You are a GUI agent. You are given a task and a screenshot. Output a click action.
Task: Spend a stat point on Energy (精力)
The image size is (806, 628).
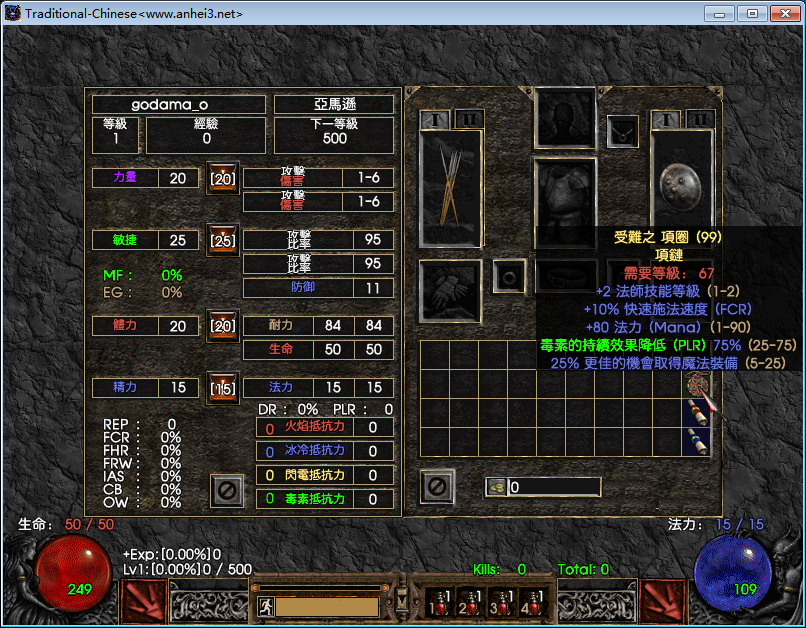pos(222,387)
